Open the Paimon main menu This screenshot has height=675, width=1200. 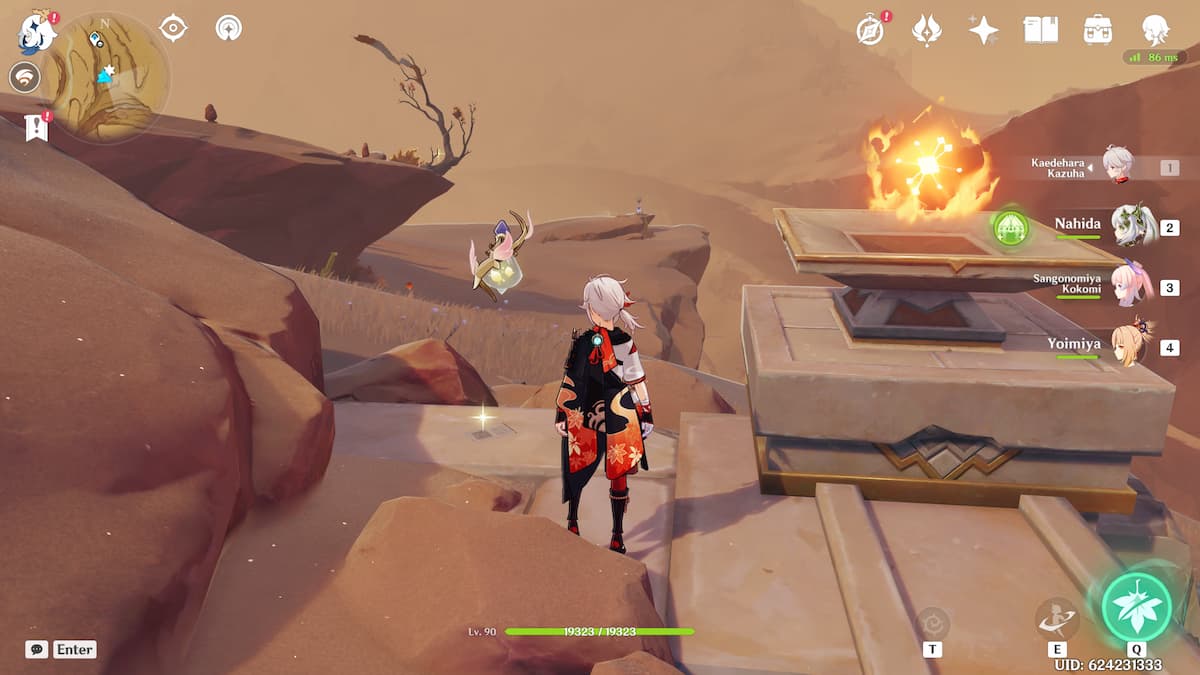point(37,33)
